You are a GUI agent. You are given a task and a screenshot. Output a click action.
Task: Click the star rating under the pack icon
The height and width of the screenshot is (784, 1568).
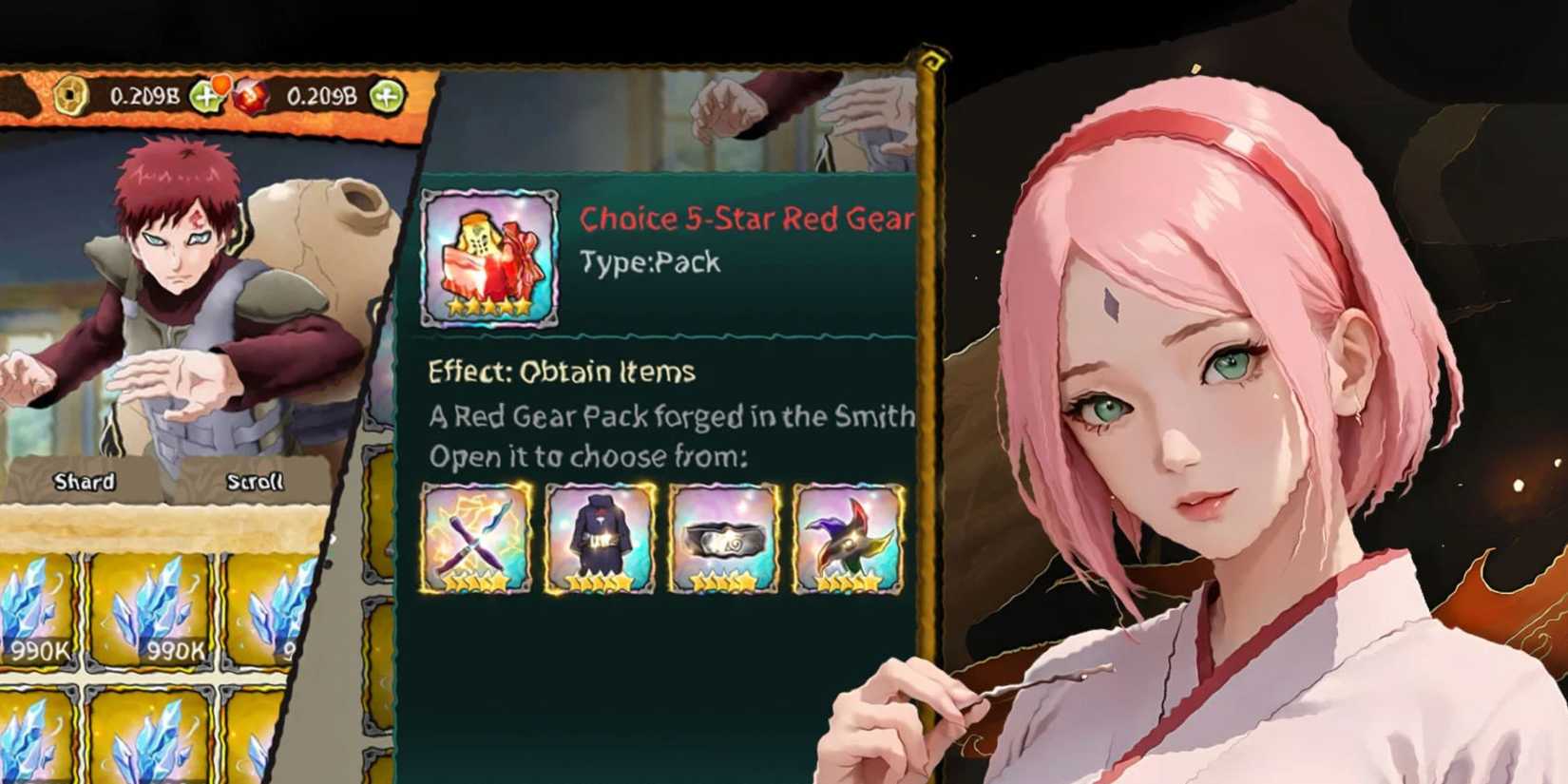pos(488,308)
